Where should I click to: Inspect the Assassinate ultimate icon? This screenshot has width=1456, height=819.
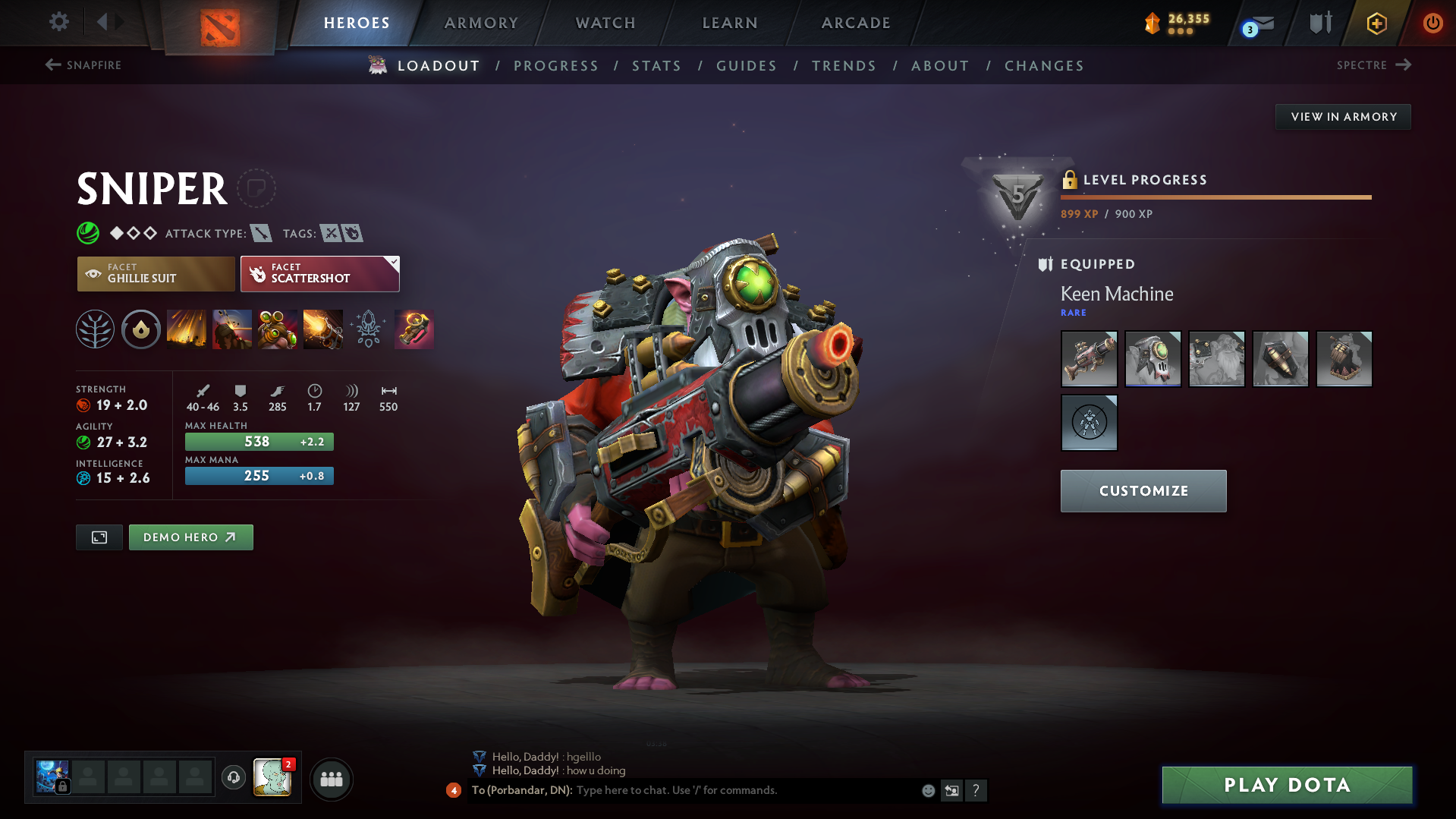[x=323, y=329]
